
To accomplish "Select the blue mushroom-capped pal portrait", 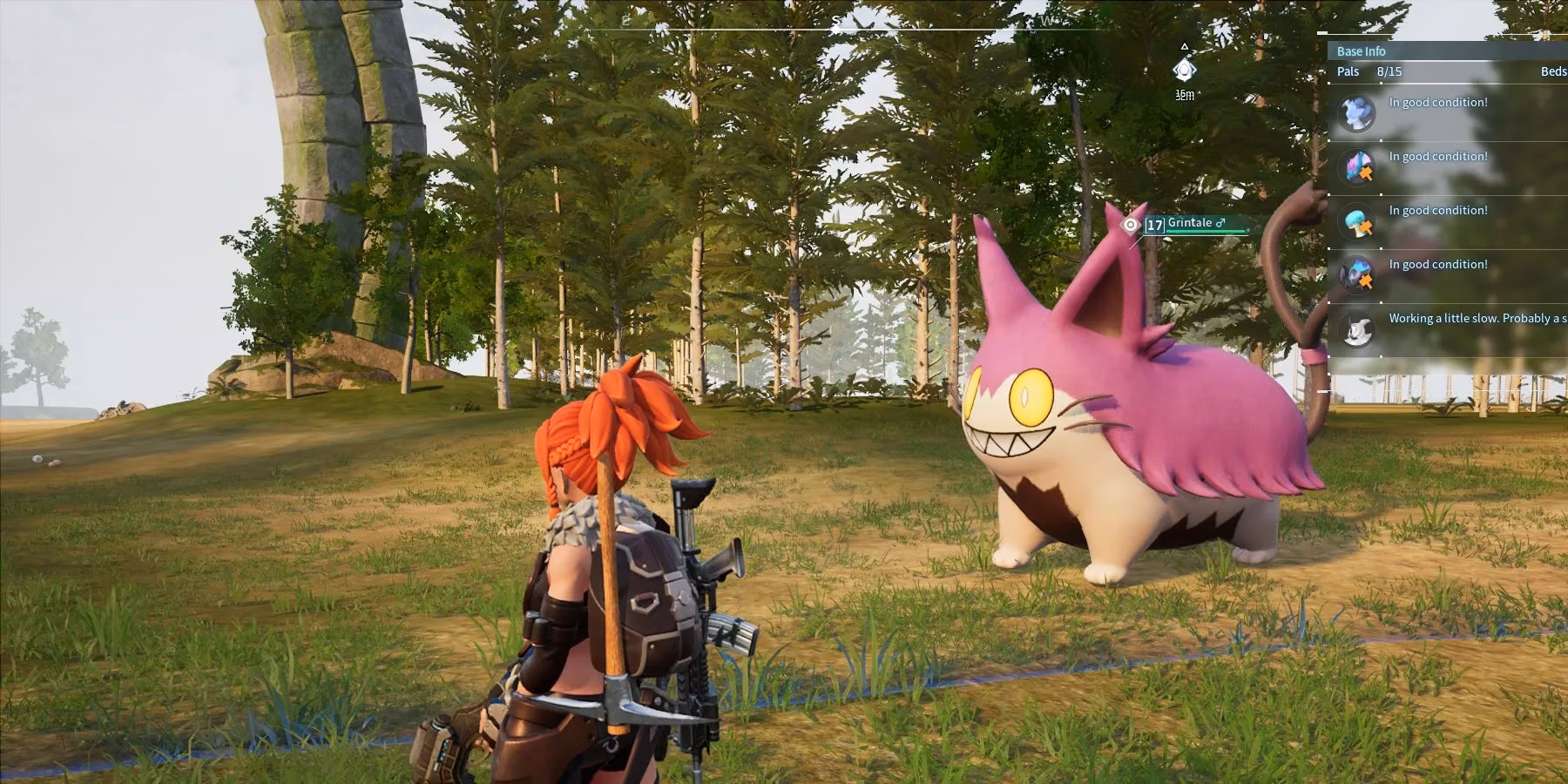I will (1356, 221).
